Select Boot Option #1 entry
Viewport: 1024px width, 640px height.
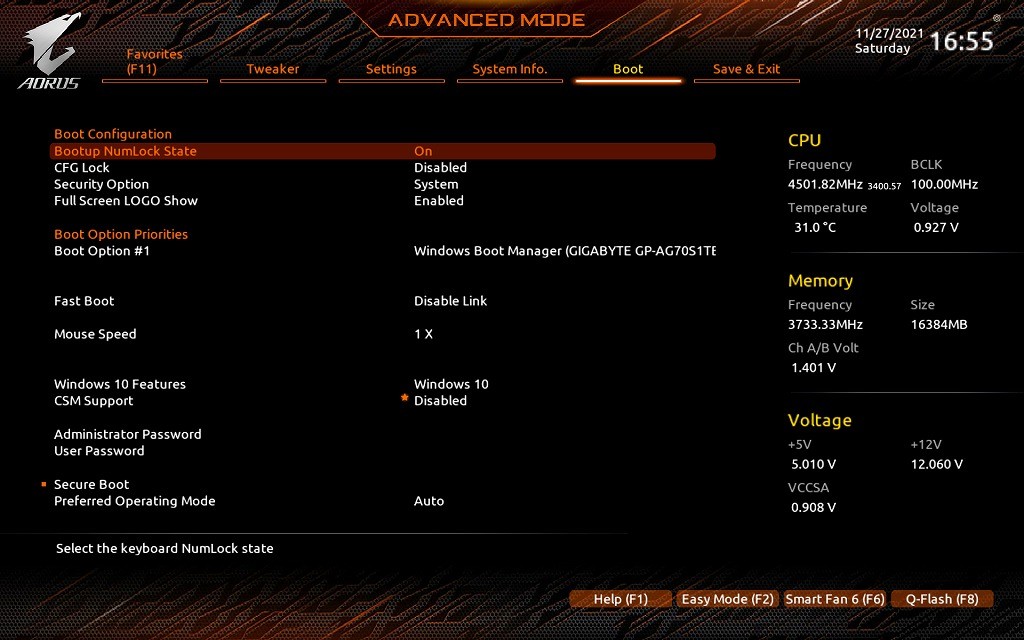pos(102,251)
